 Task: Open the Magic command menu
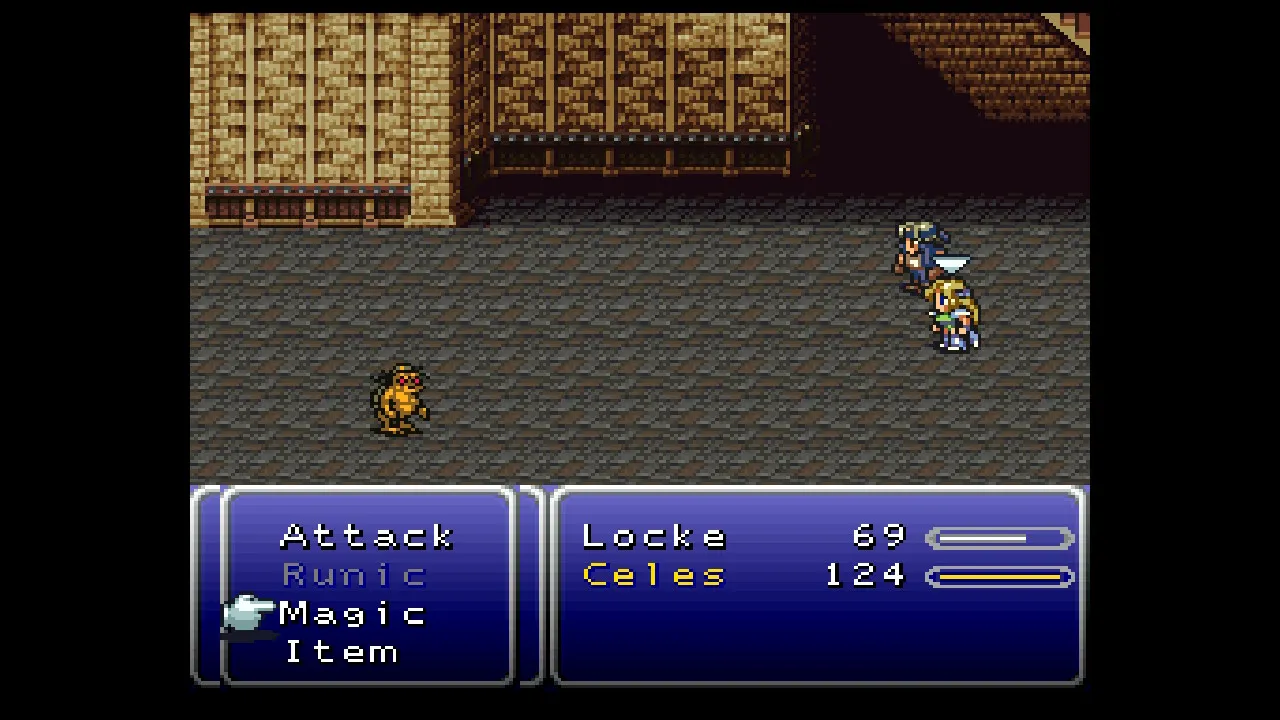click(x=353, y=613)
